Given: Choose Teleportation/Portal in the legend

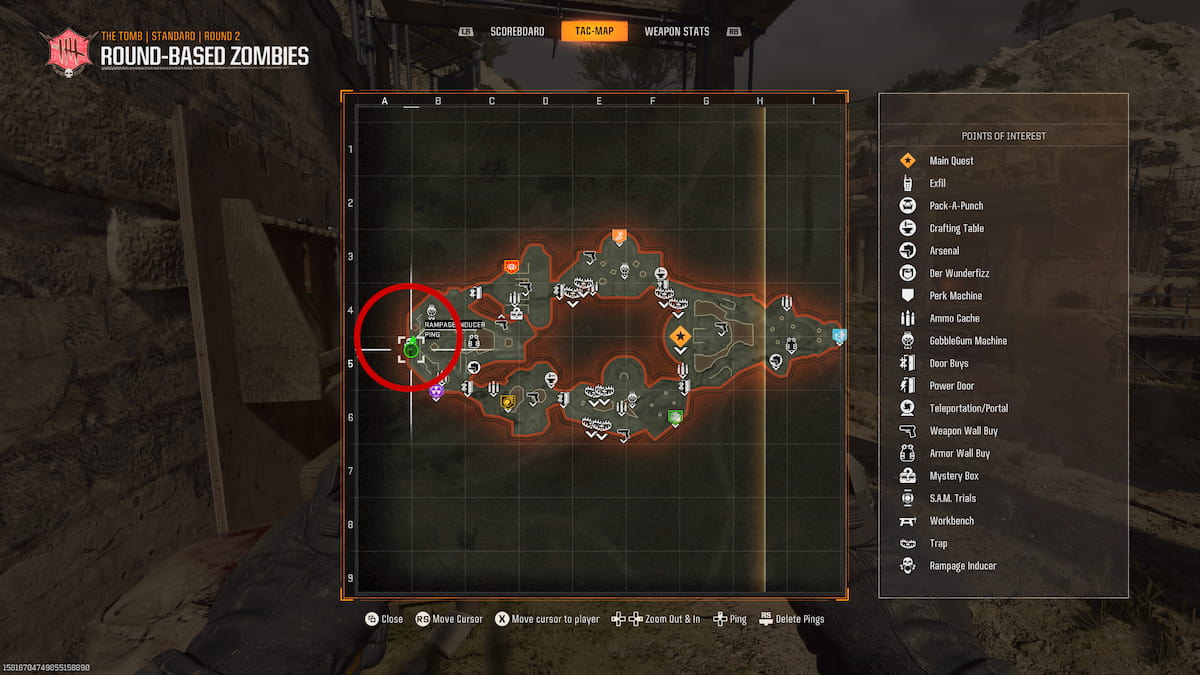Looking at the screenshot, I should (x=968, y=408).
